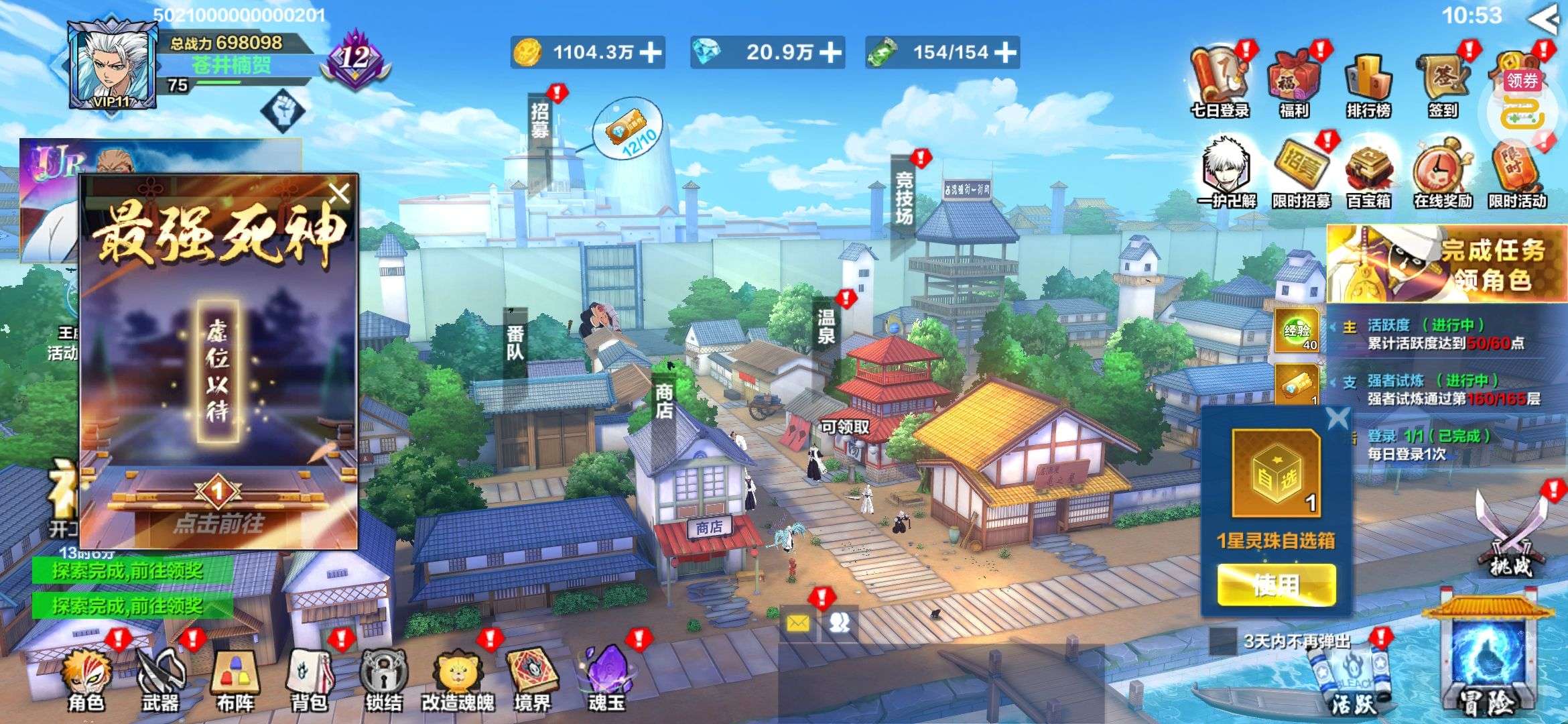Open the 魂玉 soul jade menu
The image size is (1568, 724).
606,677
